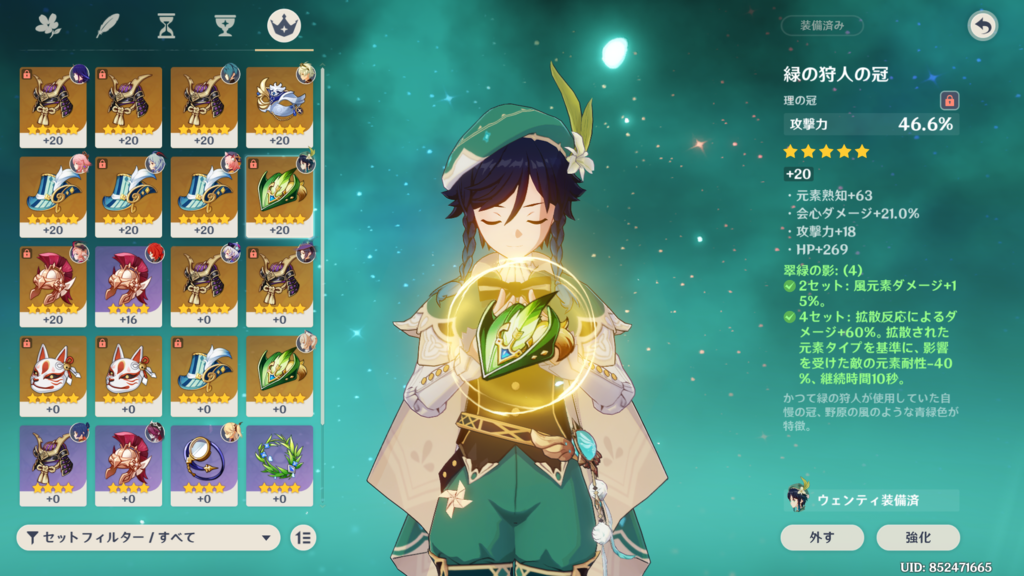
Task: Open the feather plume artifact tab
Action: (107, 27)
